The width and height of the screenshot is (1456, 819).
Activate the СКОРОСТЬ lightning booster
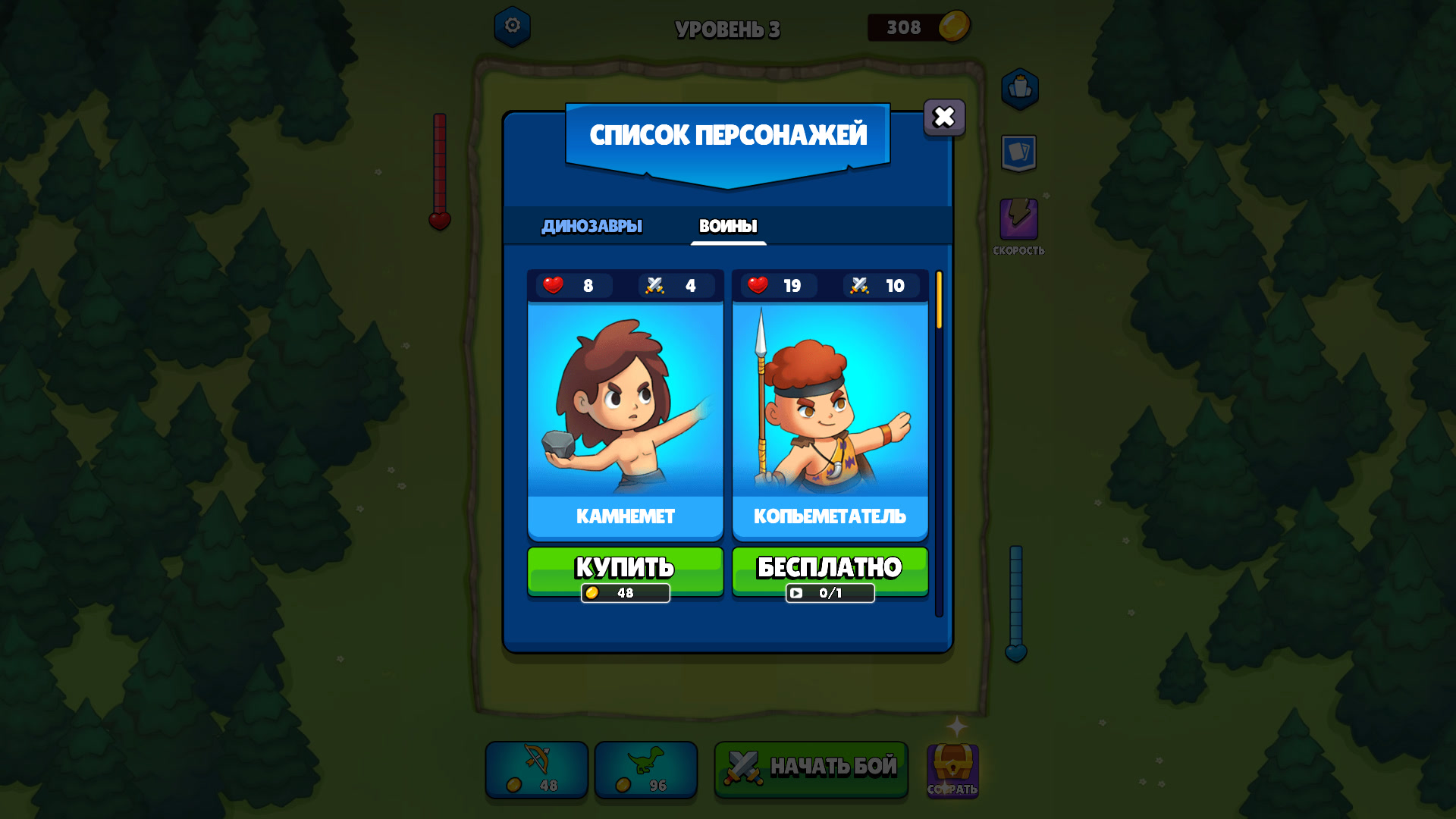coord(1020,220)
